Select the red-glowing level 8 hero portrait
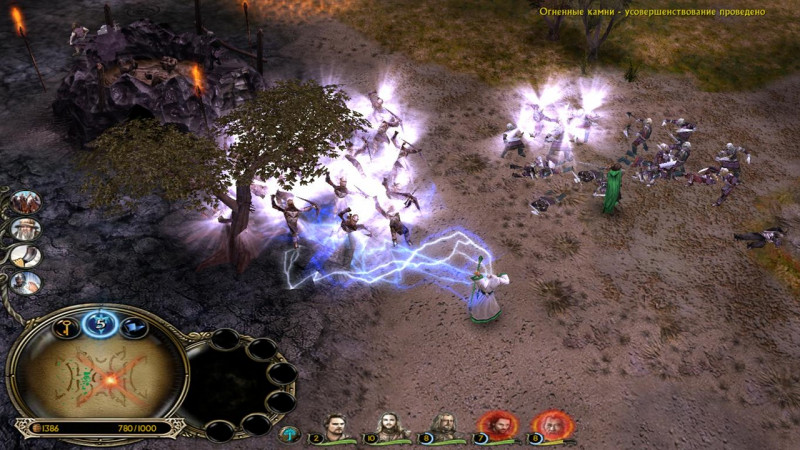Viewport: 800px width, 450px height. [x=552, y=424]
